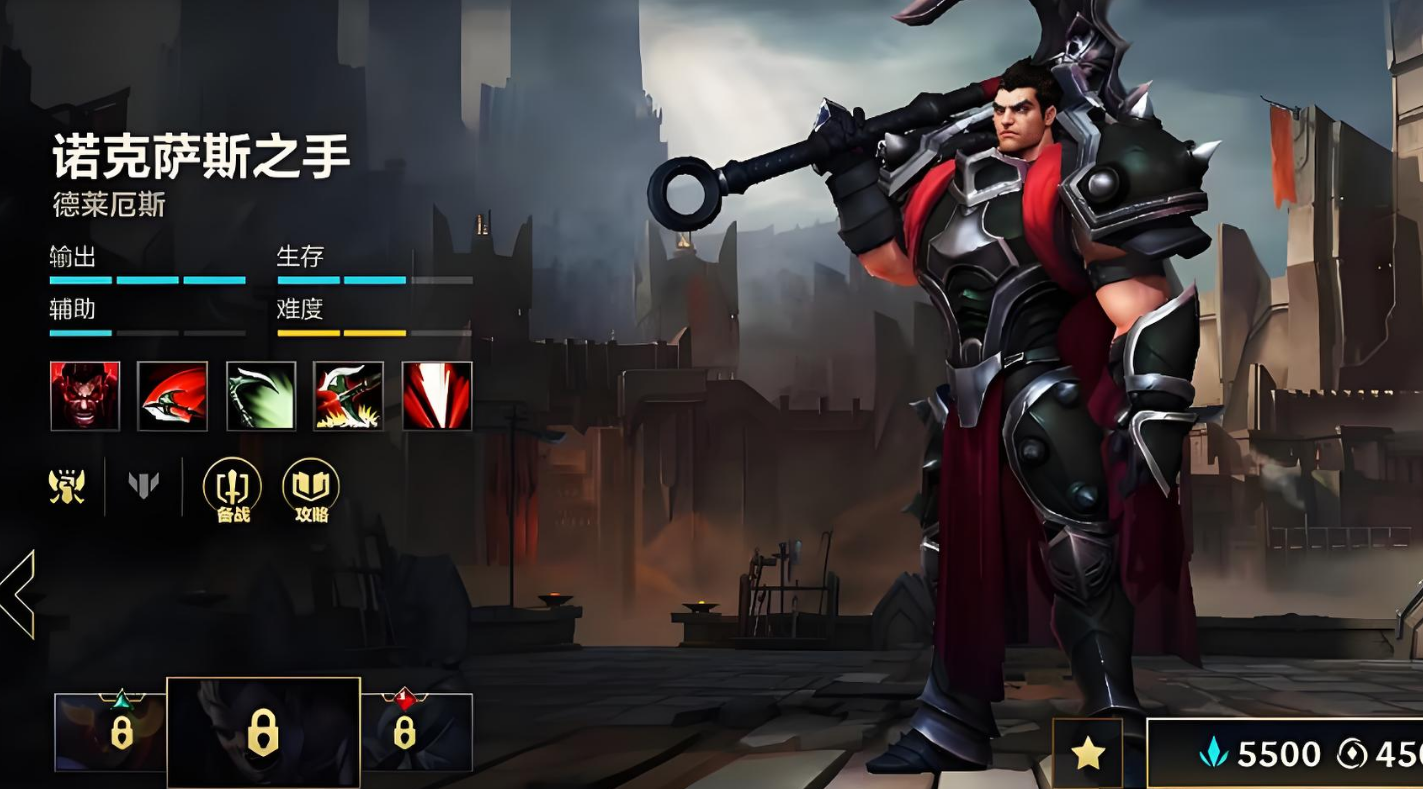Open the 攻略 guide book button
1423x789 pixels.
(x=311, y=490)
